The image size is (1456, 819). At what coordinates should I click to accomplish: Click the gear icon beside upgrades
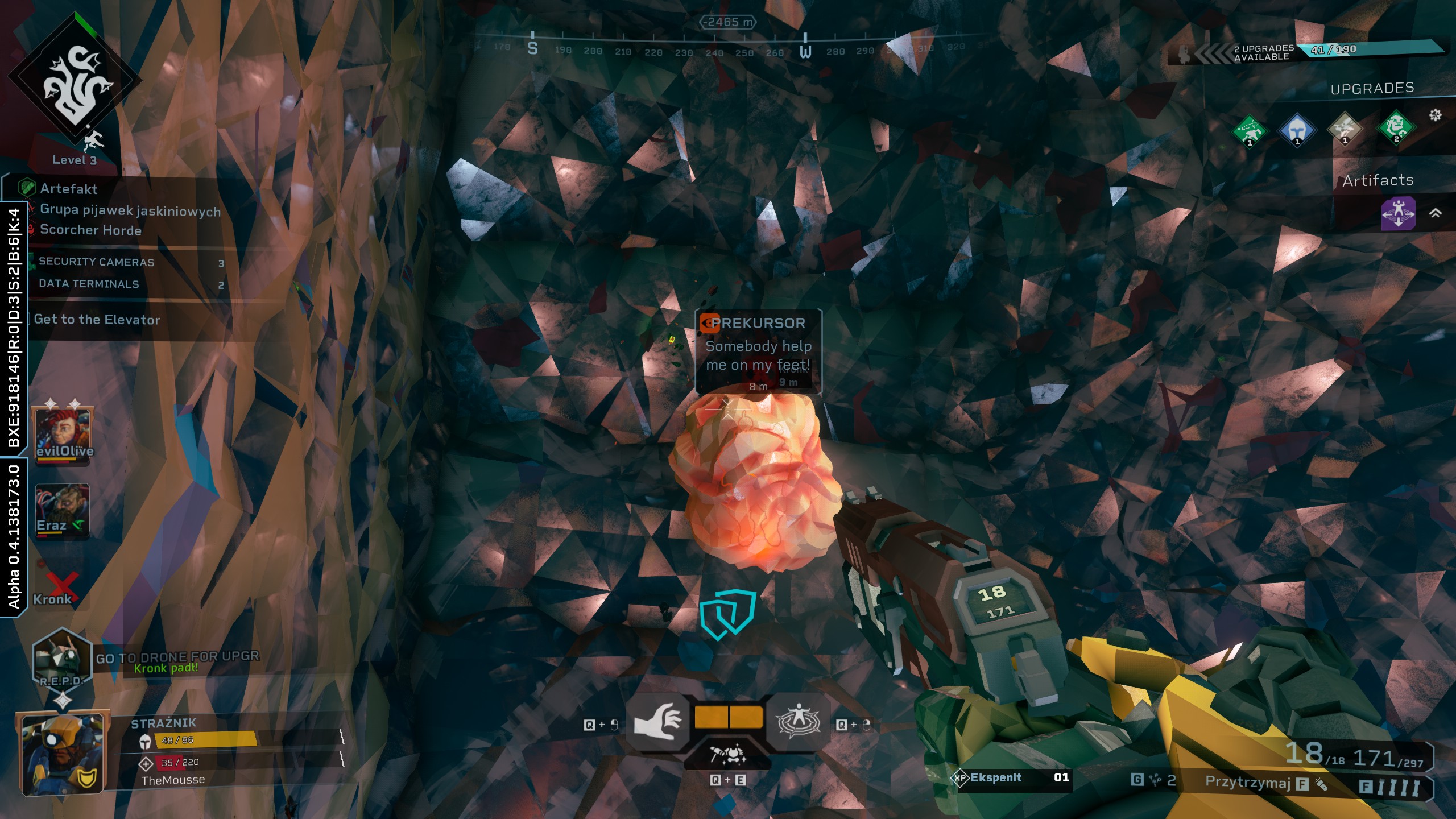click(x=1435, y=115)
